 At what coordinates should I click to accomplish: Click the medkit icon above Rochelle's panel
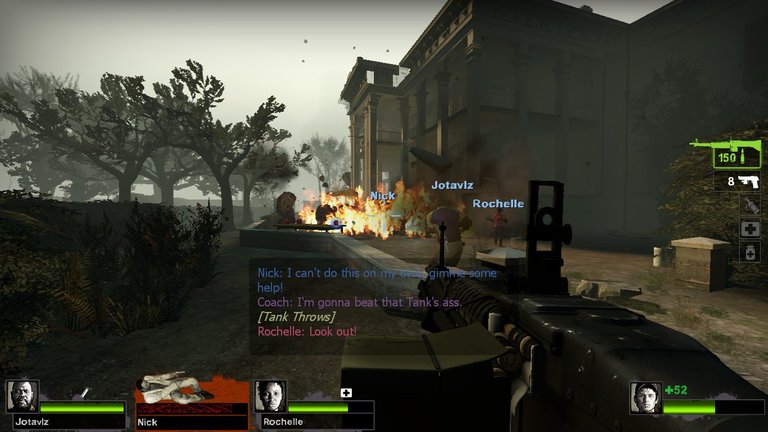(x=347, y=392)
